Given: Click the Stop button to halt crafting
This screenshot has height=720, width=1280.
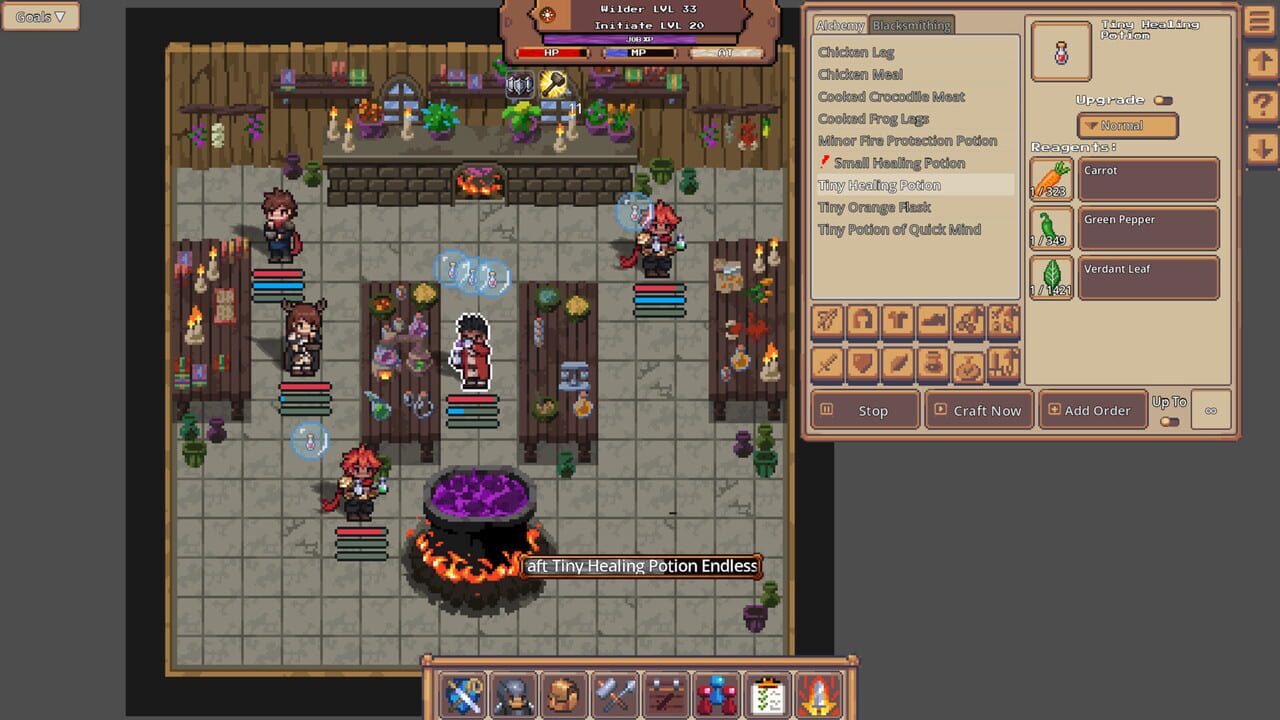Looking at the screenshot, I should click(865, 410).
